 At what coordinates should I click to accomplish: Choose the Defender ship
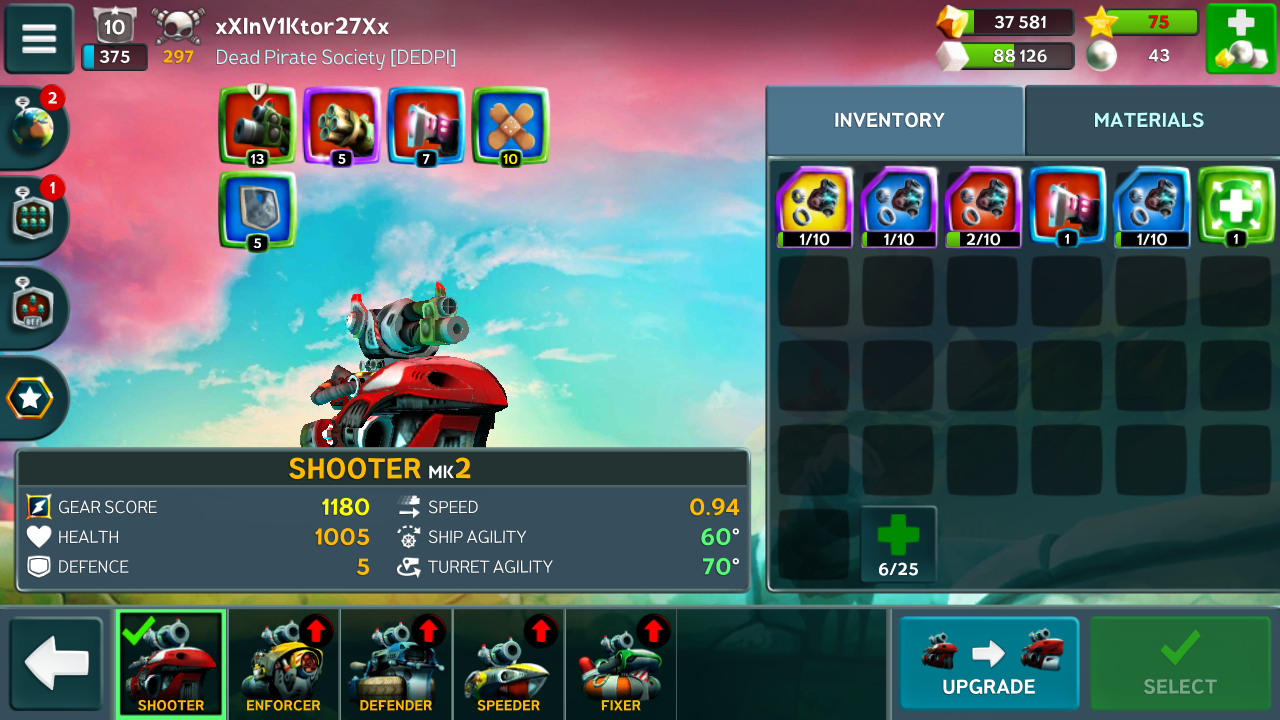point(396,664)
